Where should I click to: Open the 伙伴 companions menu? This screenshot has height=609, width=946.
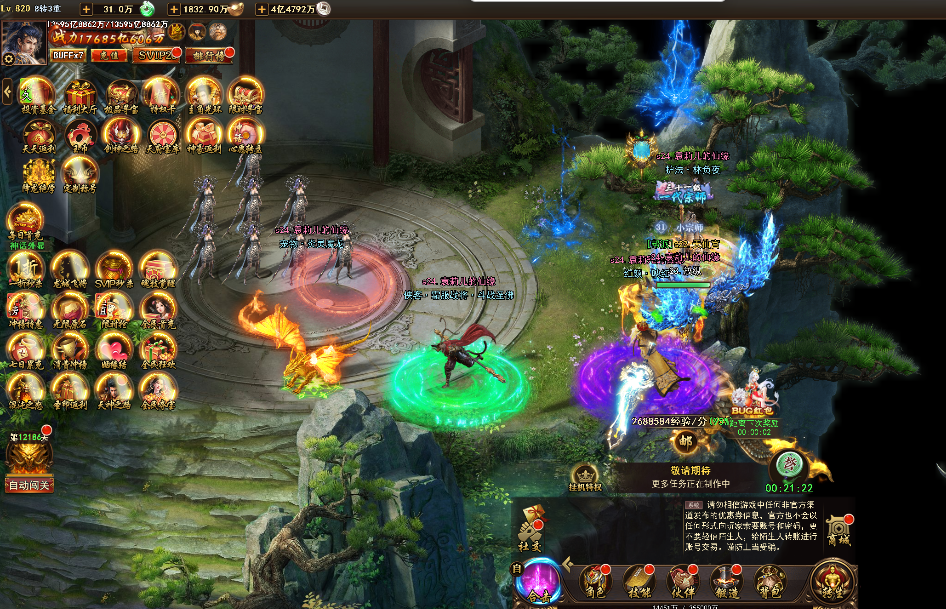point(683,580)
